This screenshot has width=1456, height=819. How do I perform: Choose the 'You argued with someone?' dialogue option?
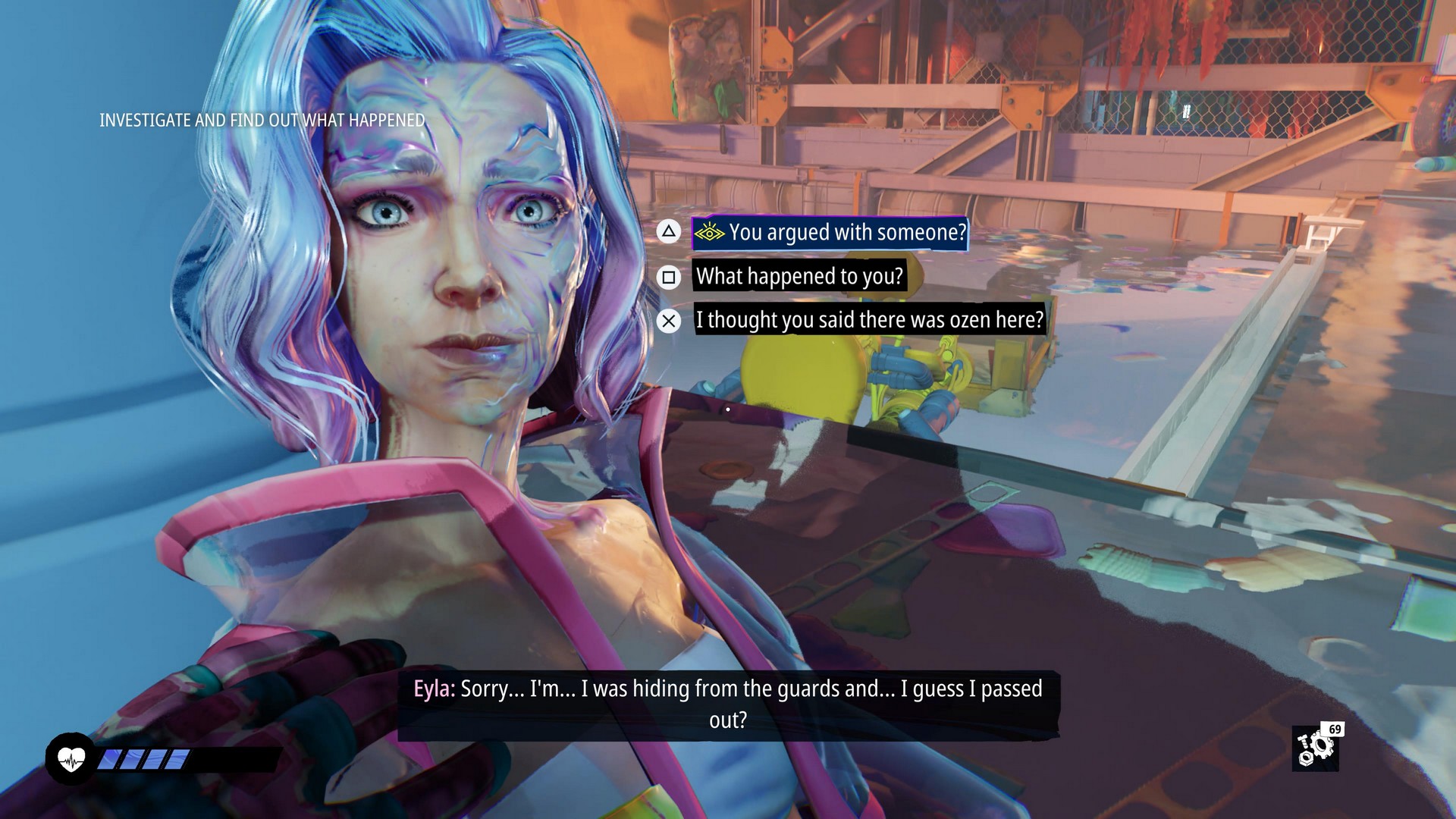842,234
